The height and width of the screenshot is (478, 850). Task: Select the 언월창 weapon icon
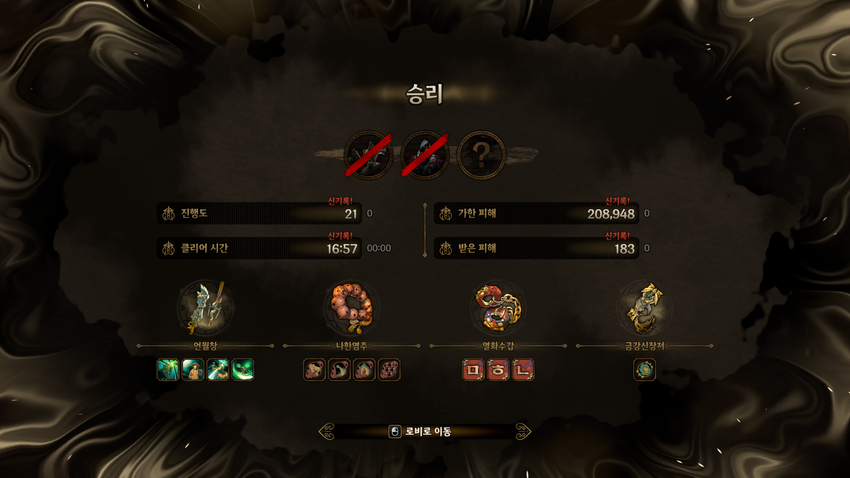[x=205, y=307]
